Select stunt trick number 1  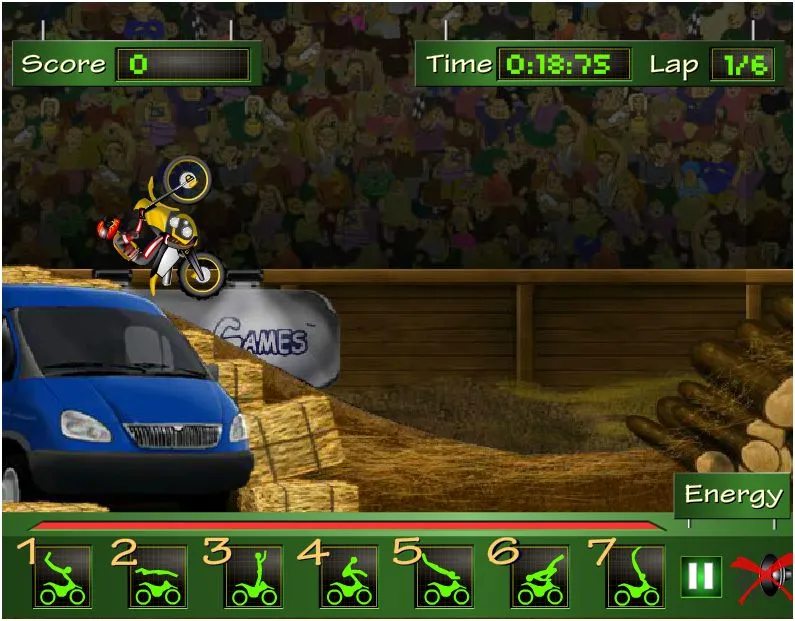61,578
